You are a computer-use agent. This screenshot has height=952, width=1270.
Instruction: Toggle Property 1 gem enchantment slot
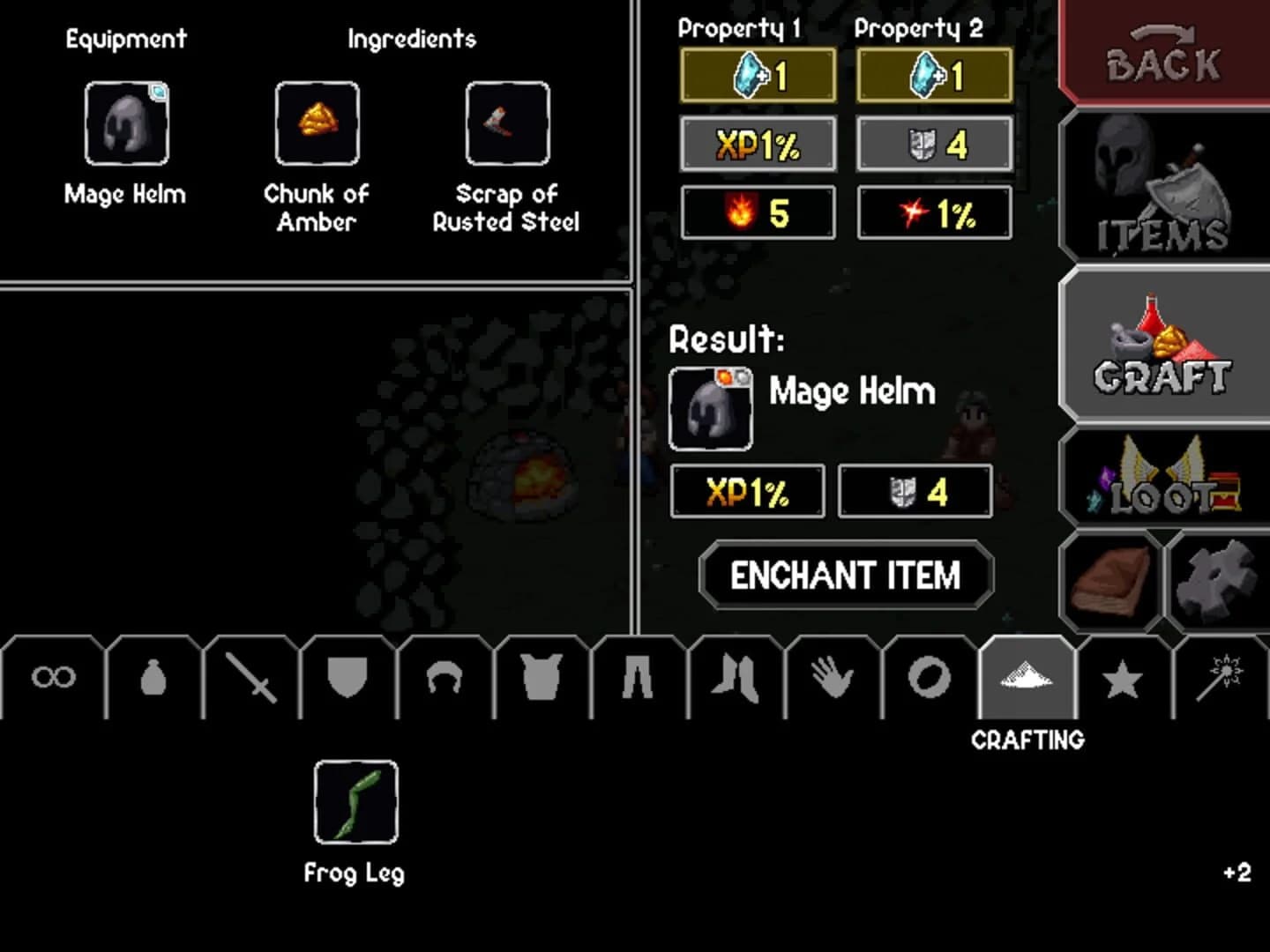point(757,76)
